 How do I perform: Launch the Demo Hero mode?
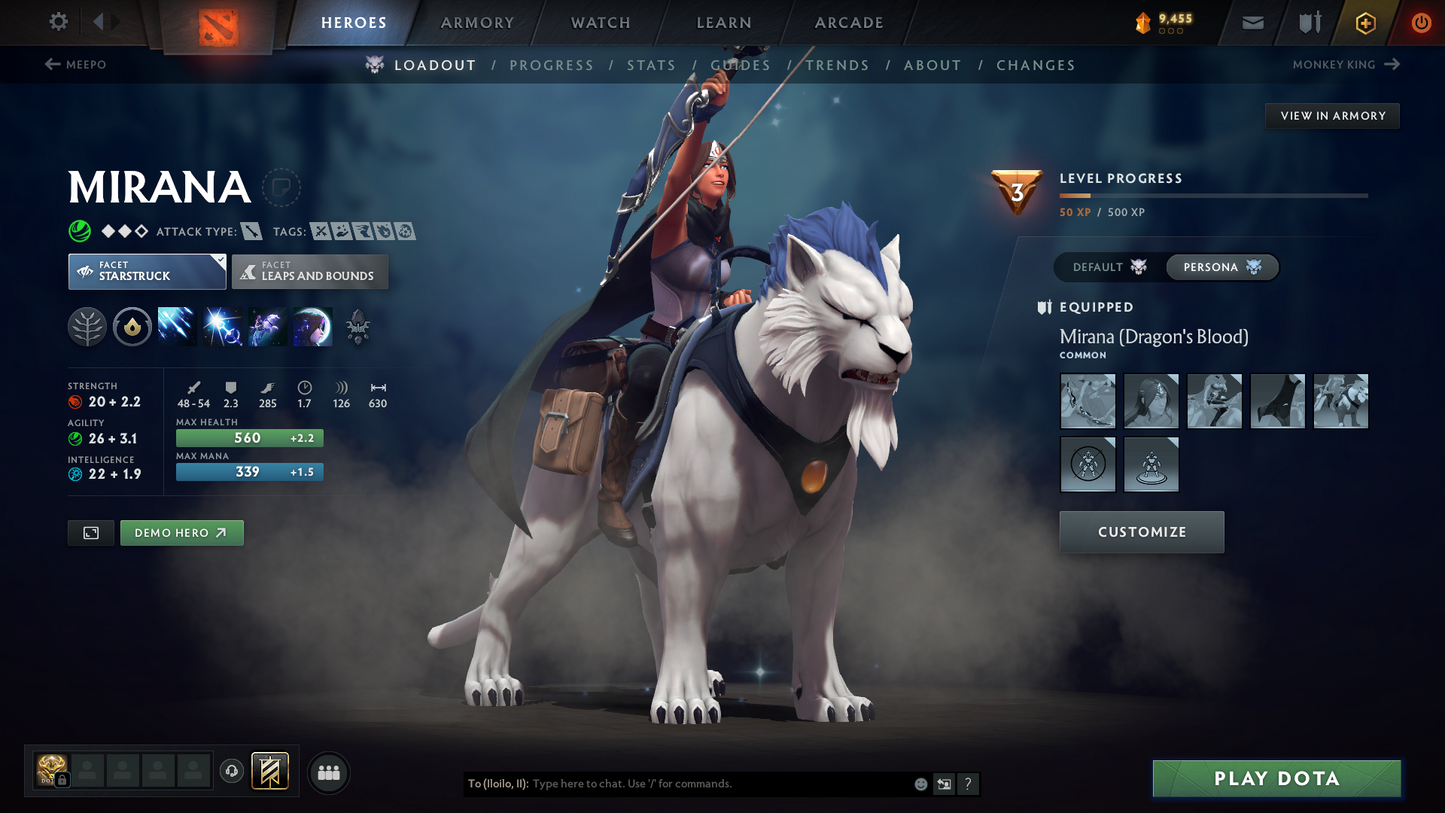tap(181, 533)
